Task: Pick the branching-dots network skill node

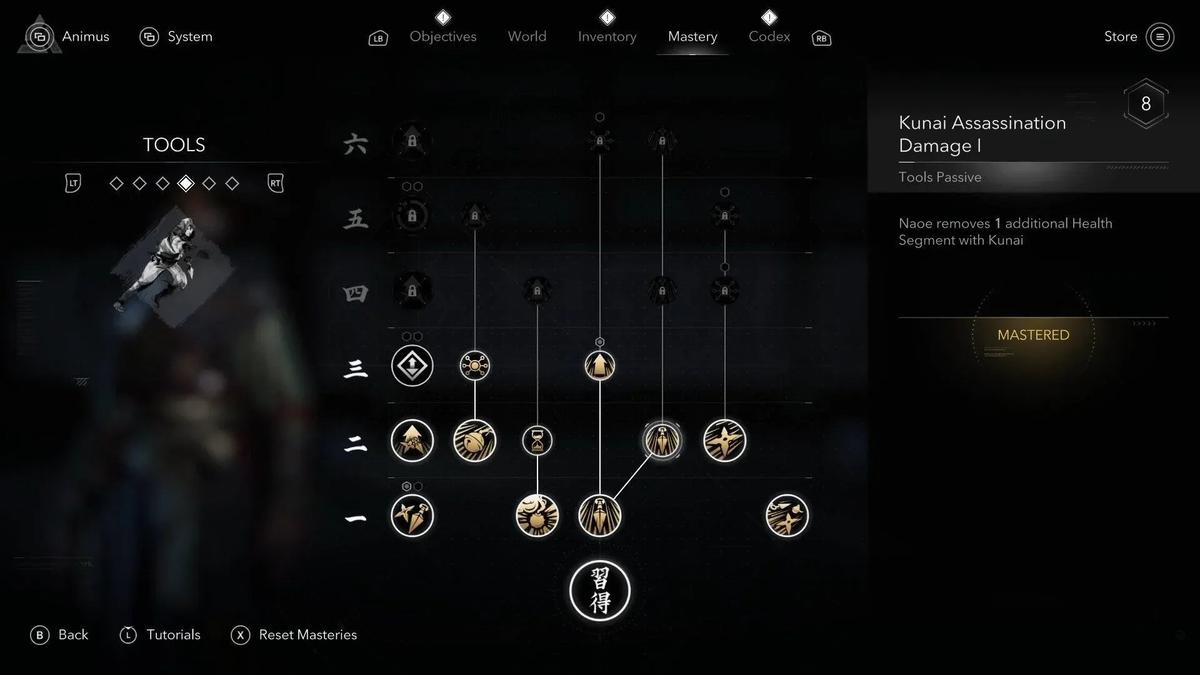Action: [x=475, y=366]
